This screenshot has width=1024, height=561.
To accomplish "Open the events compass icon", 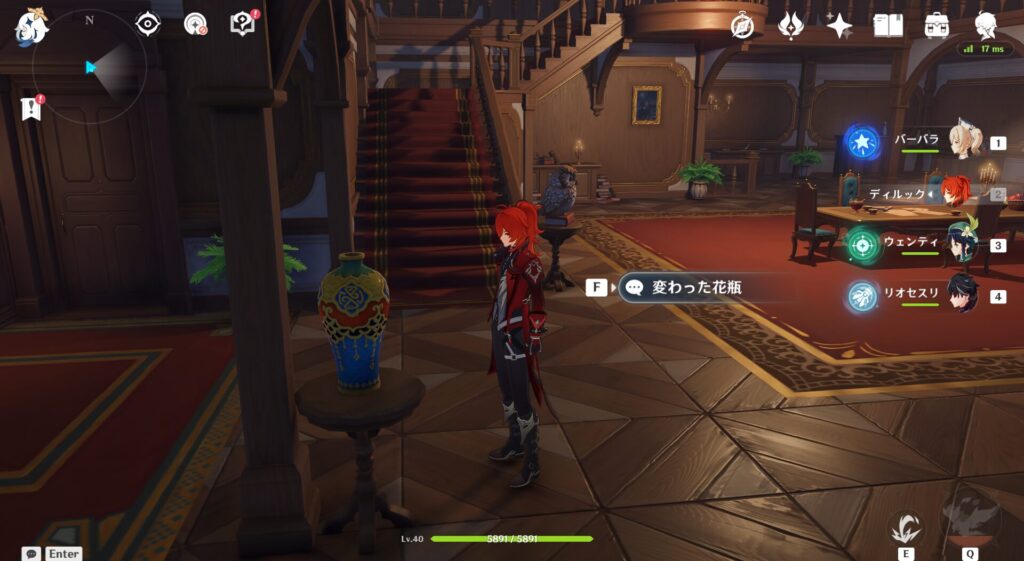I will click(742, 25).
